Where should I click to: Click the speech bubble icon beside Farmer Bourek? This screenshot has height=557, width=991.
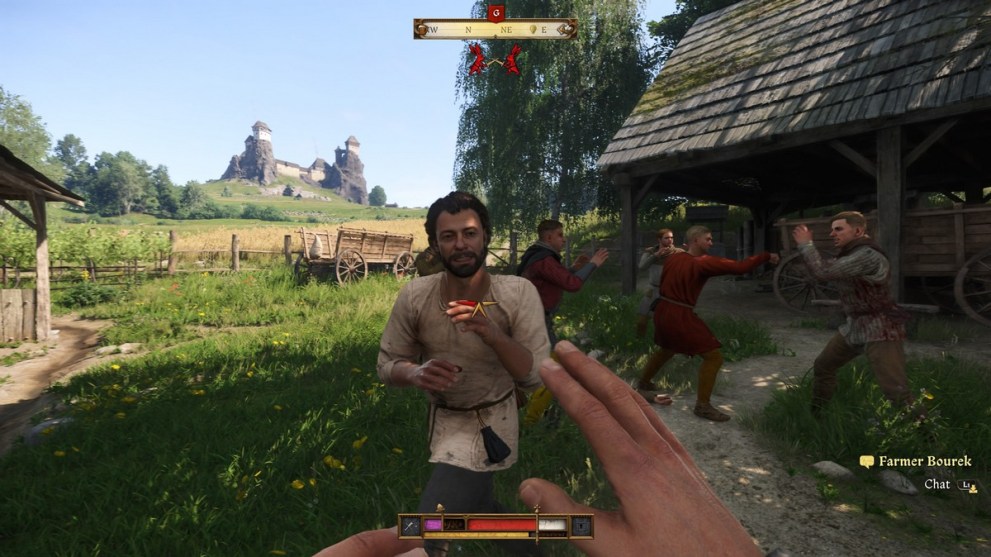coord(866,462)
